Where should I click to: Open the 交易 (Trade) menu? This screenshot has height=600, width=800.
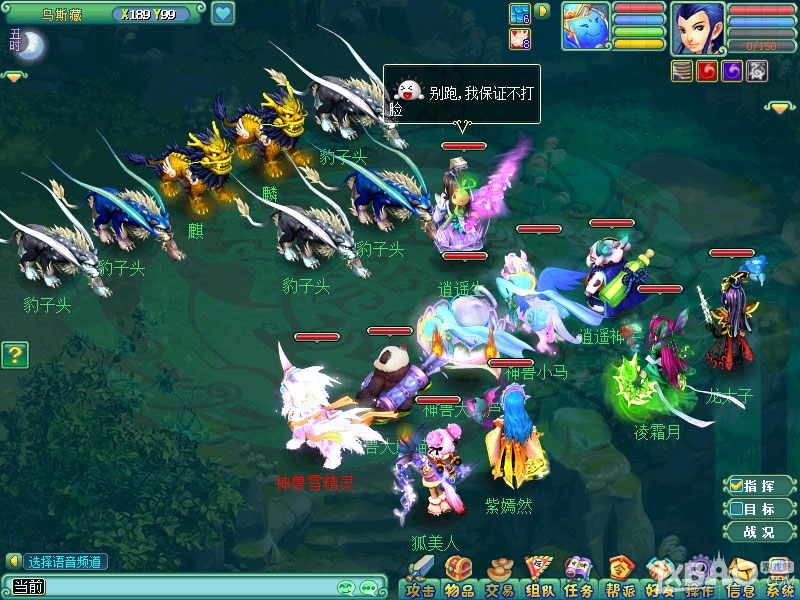pos(499,577)
